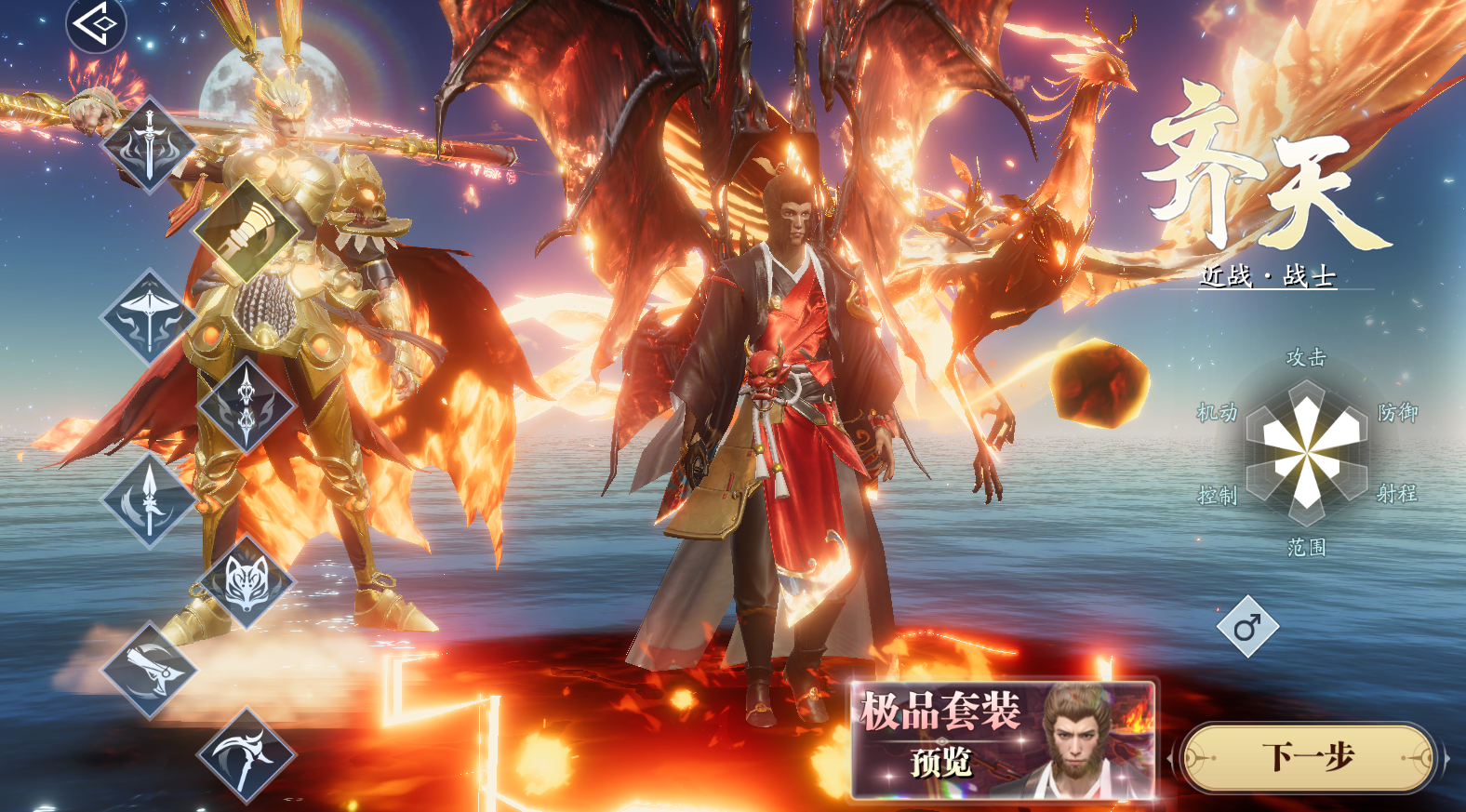Open the 极品套装 预览 outfit preview
Screen dimensions: 1466x812
click(1003, 740)
